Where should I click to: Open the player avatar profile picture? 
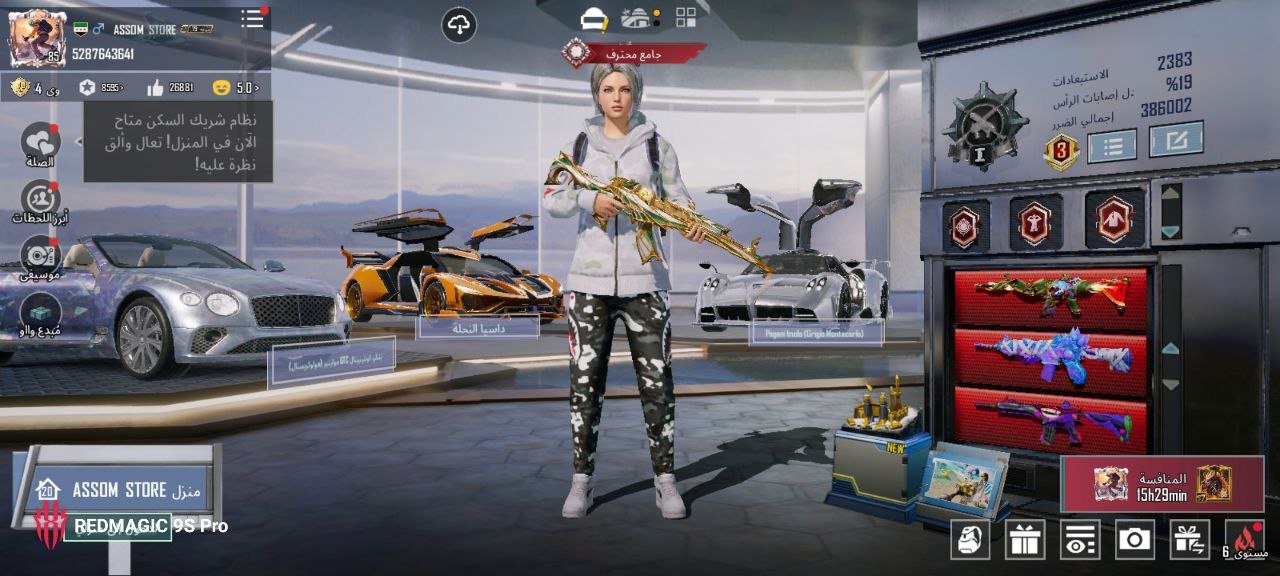[x=37, y=38]
